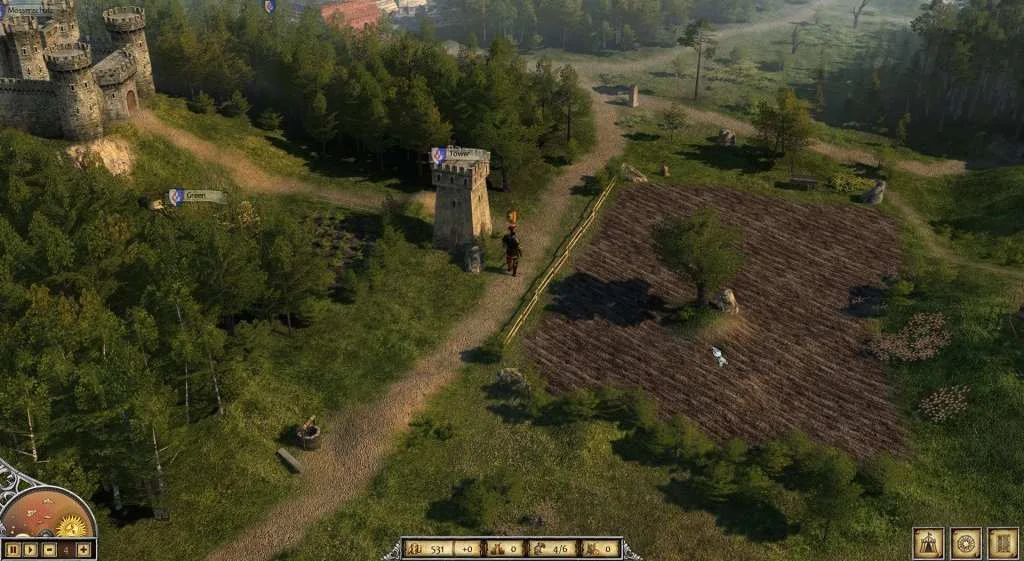Open the round wheel icon menu
Image resolution: width=1024 pixels, height=561 pixels.
(965, 543)
